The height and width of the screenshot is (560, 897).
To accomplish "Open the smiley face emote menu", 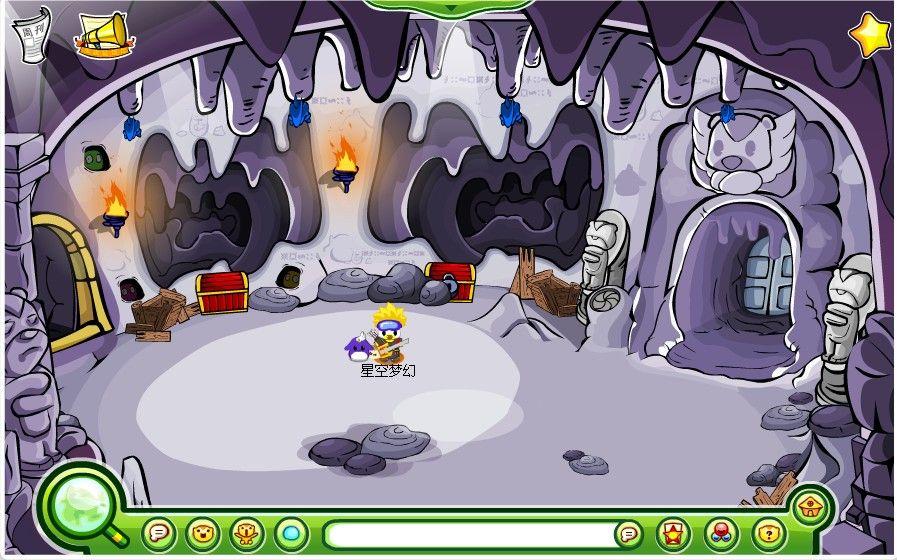I will pos(202,533).
